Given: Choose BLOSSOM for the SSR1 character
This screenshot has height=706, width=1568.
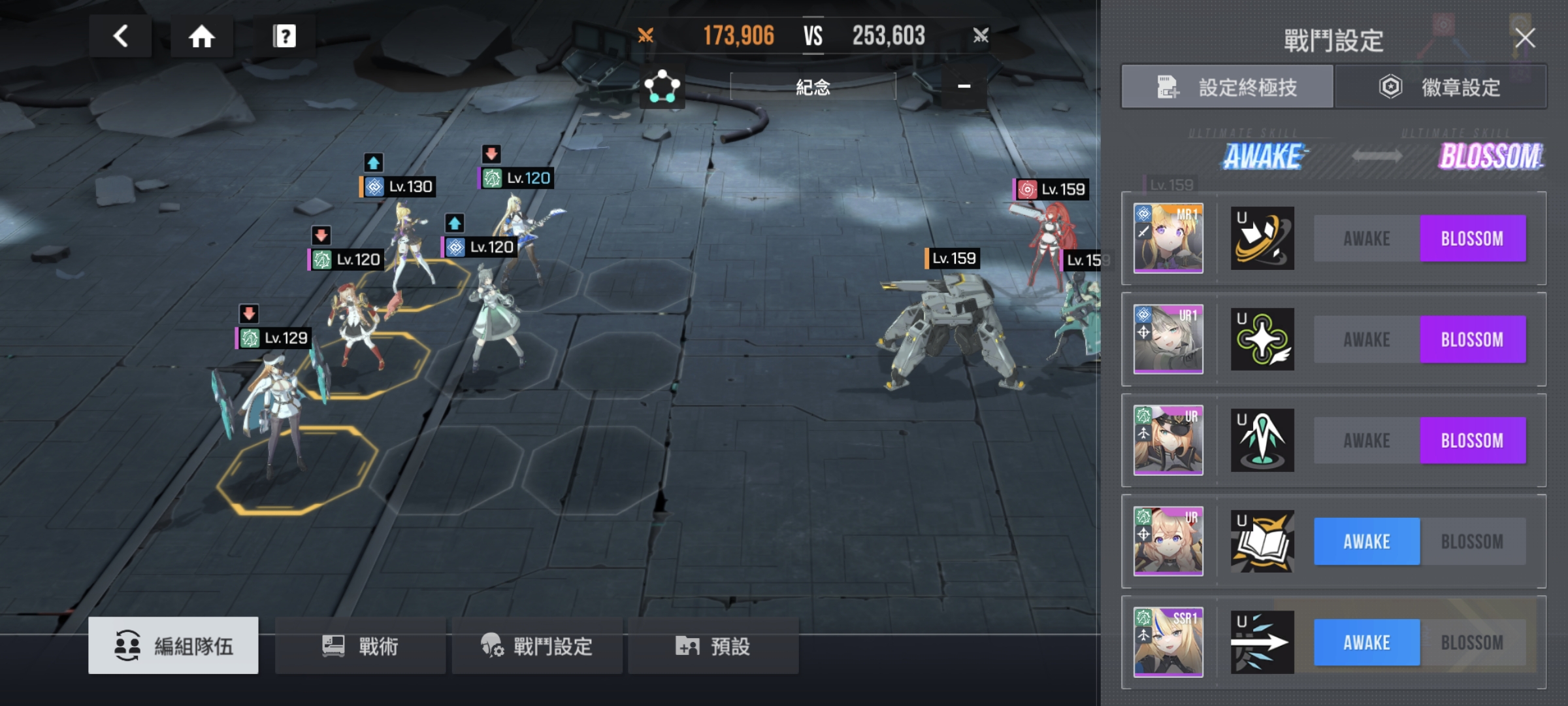Looking at the screenshot, I should [x=1472, y=643].
